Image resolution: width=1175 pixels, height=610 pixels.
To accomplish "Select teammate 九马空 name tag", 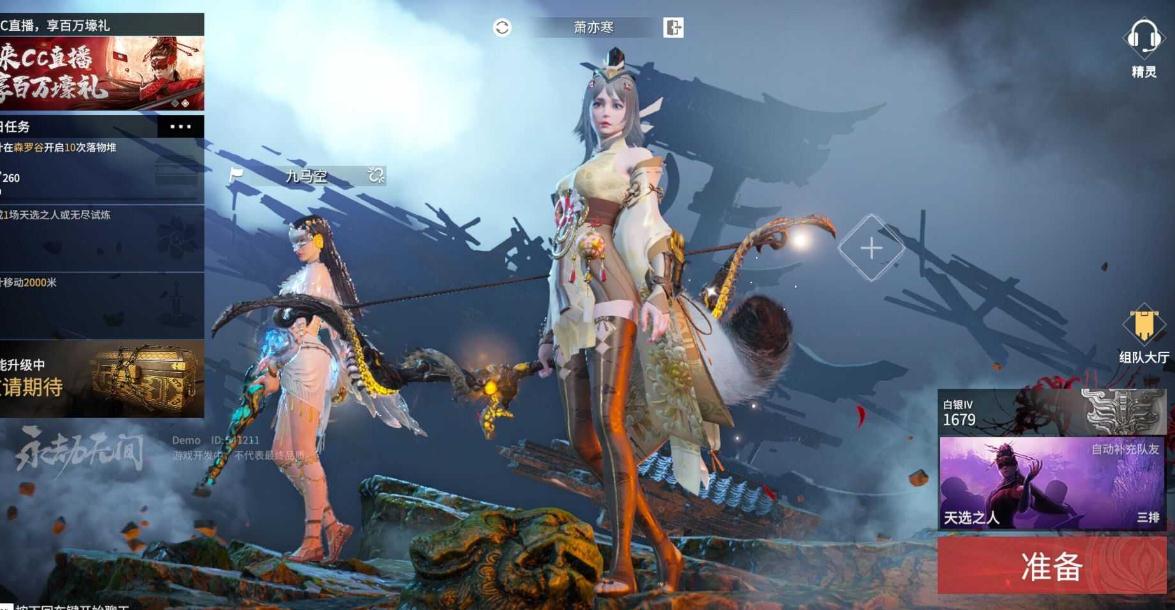I will (x=305, y=177).
